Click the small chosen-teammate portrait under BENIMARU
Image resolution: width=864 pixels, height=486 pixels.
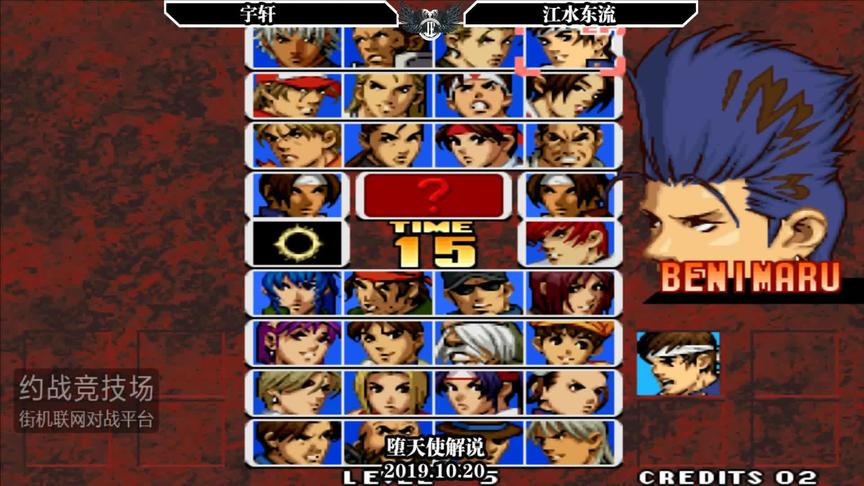[x=677, y=364]
